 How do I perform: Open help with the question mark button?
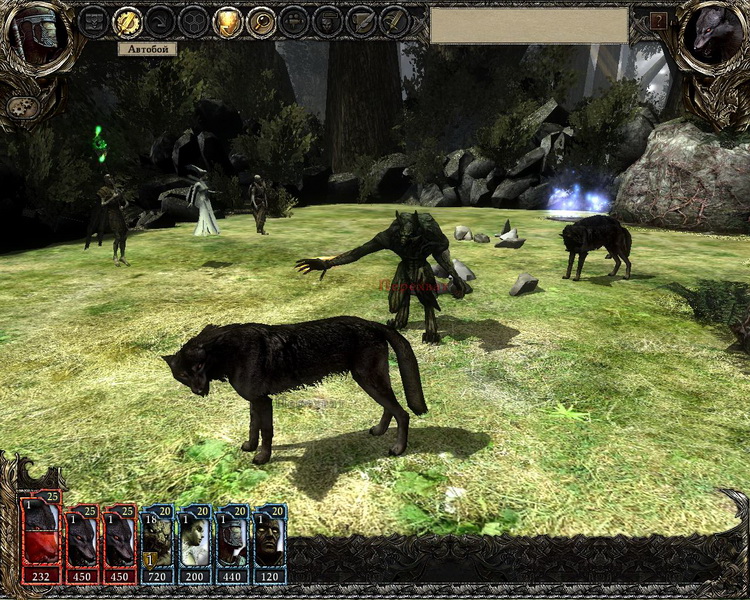tap(658, 21)
